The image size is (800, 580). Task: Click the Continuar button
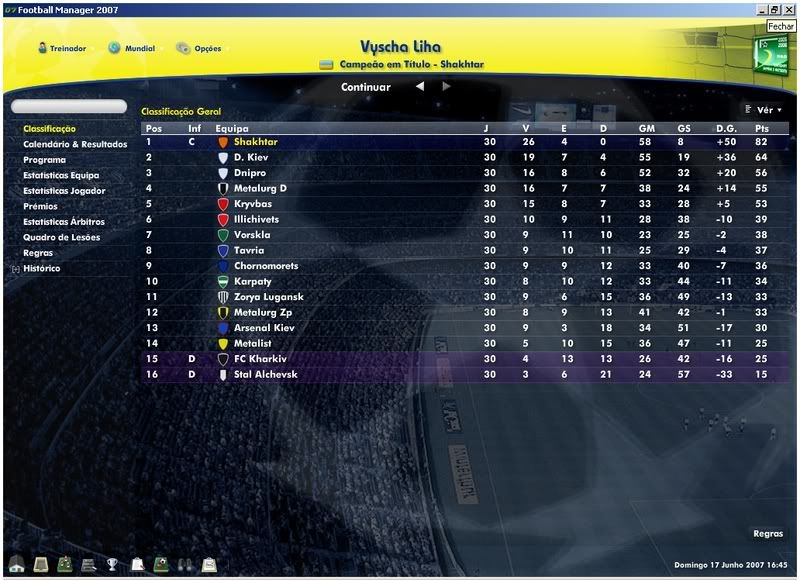point(365,87)
